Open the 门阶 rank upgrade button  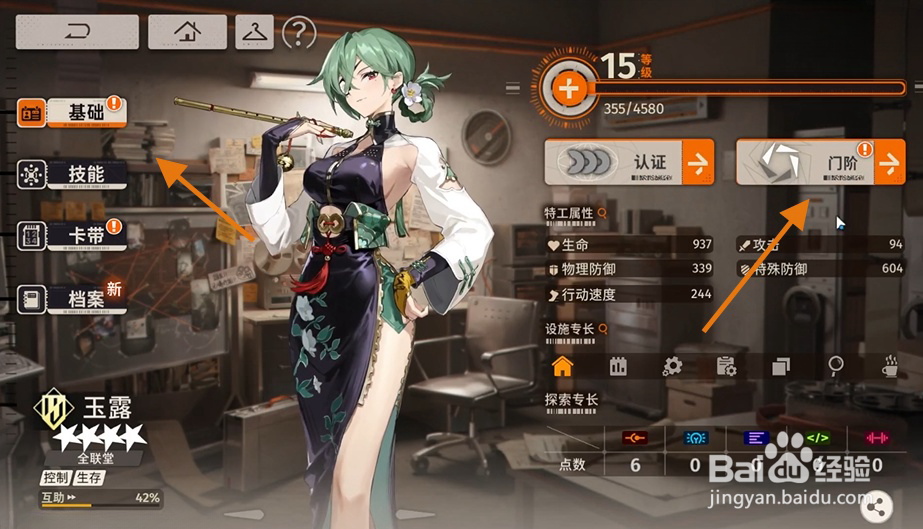pos(820,161)
